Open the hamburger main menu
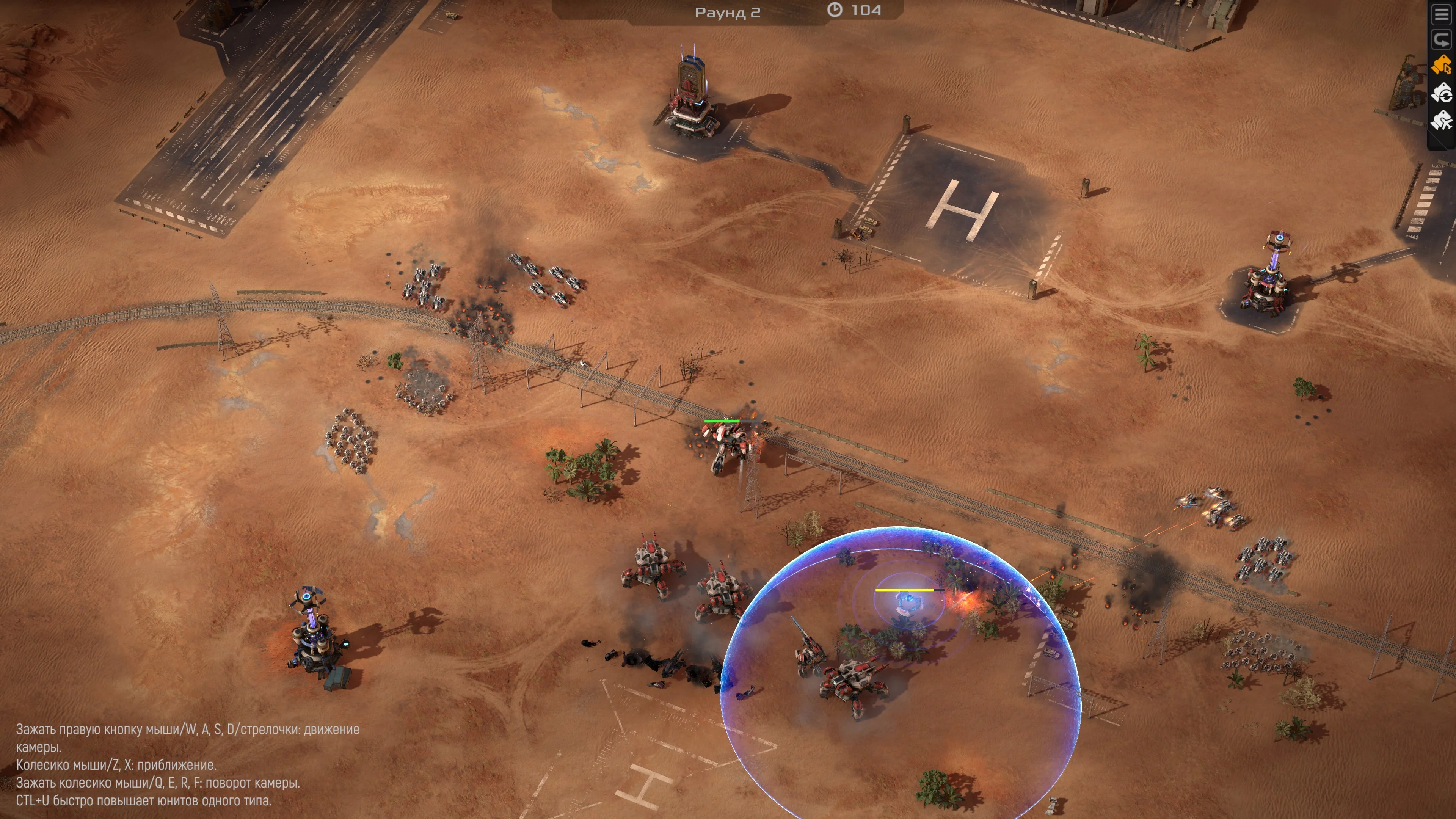The image size is (1456, 819). (x=1442, y=15)
